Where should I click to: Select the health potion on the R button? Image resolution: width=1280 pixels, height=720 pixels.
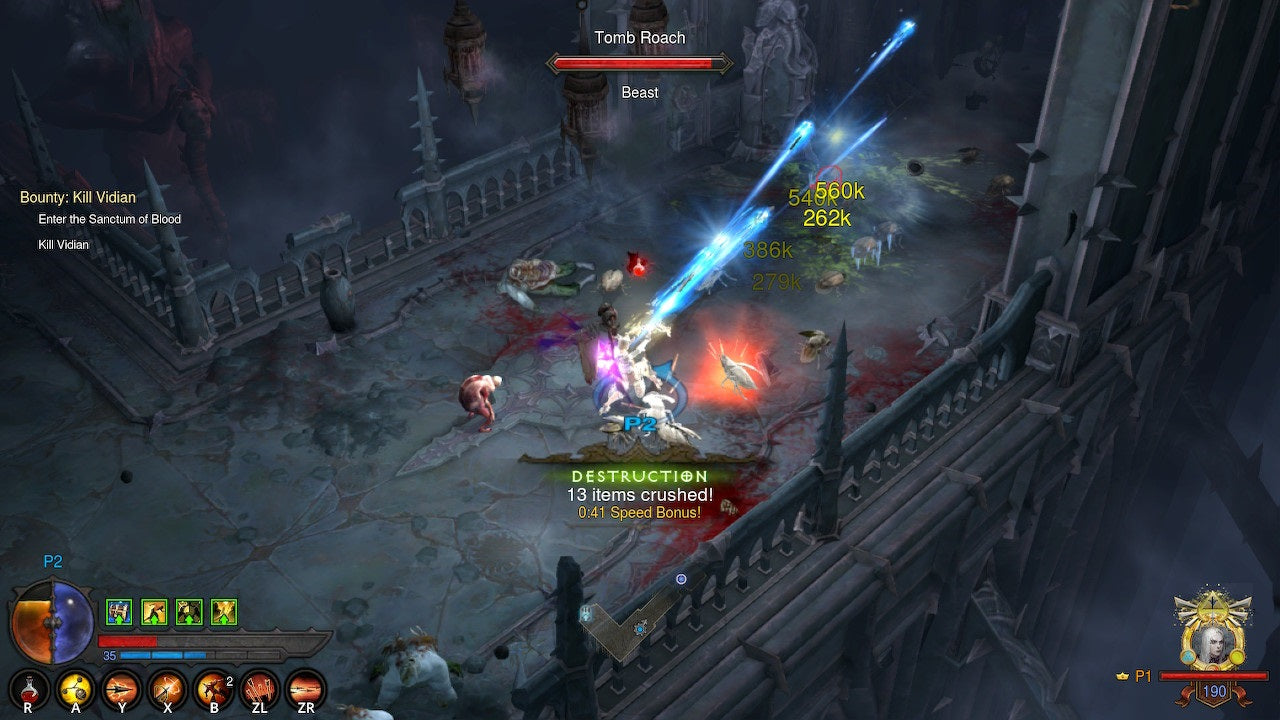coord(28,690)
